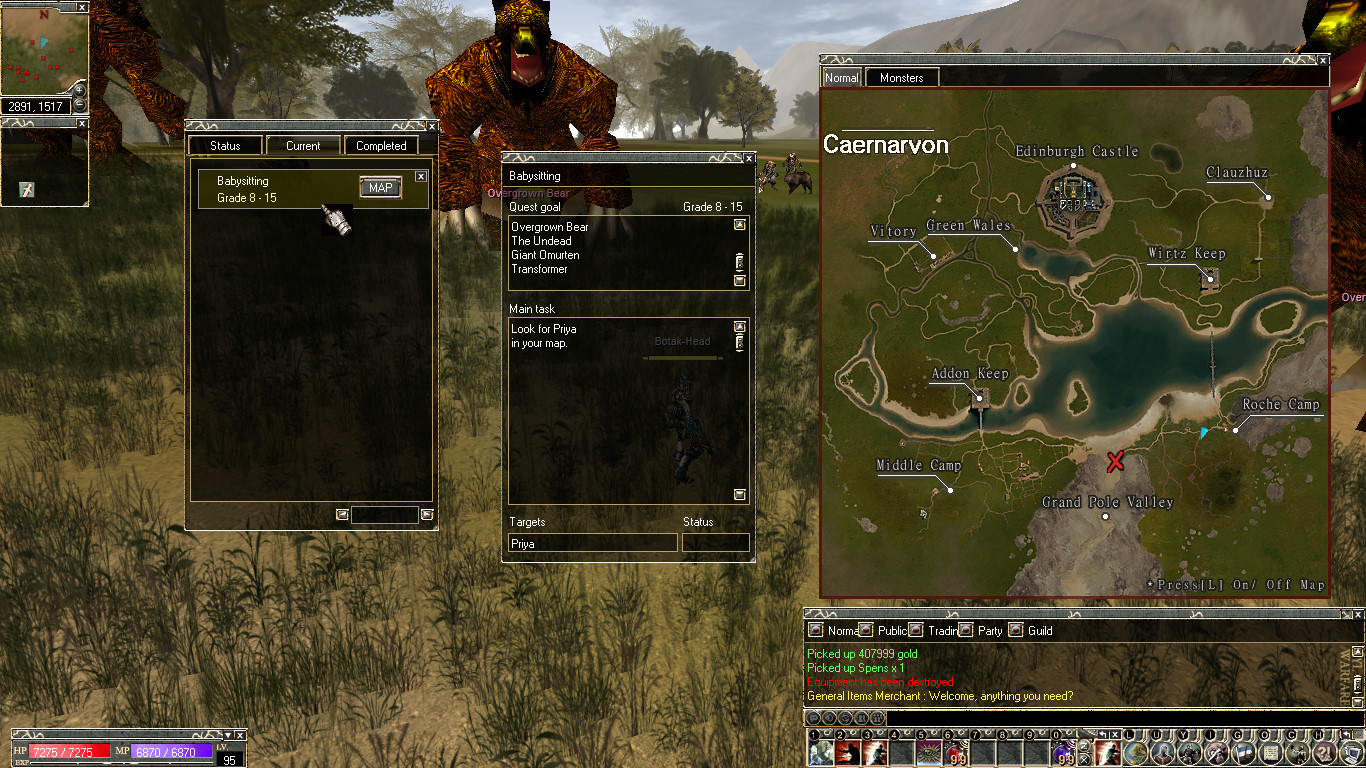Abandon Babysitting quest with its small X

421,176
